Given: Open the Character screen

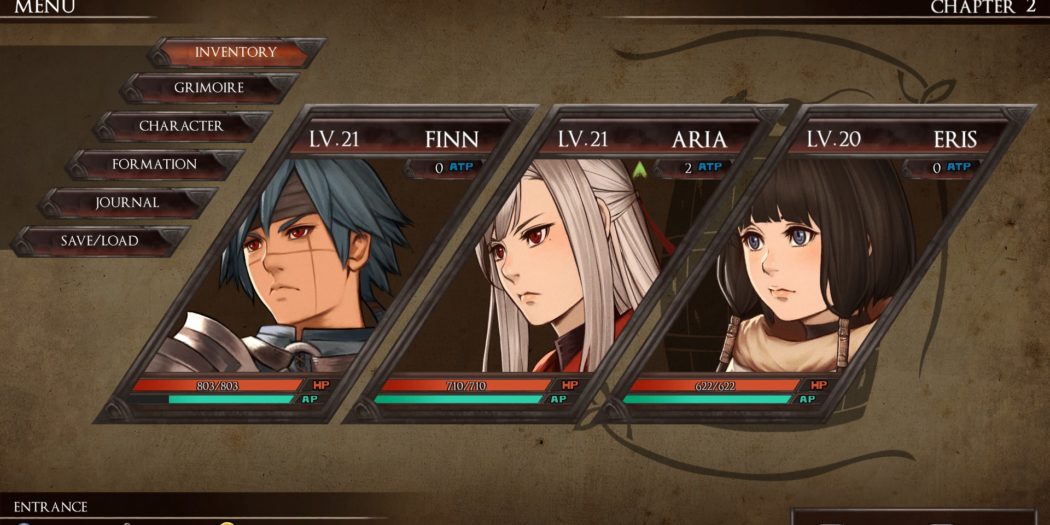Looking at the screenshot, I should 181,126.
